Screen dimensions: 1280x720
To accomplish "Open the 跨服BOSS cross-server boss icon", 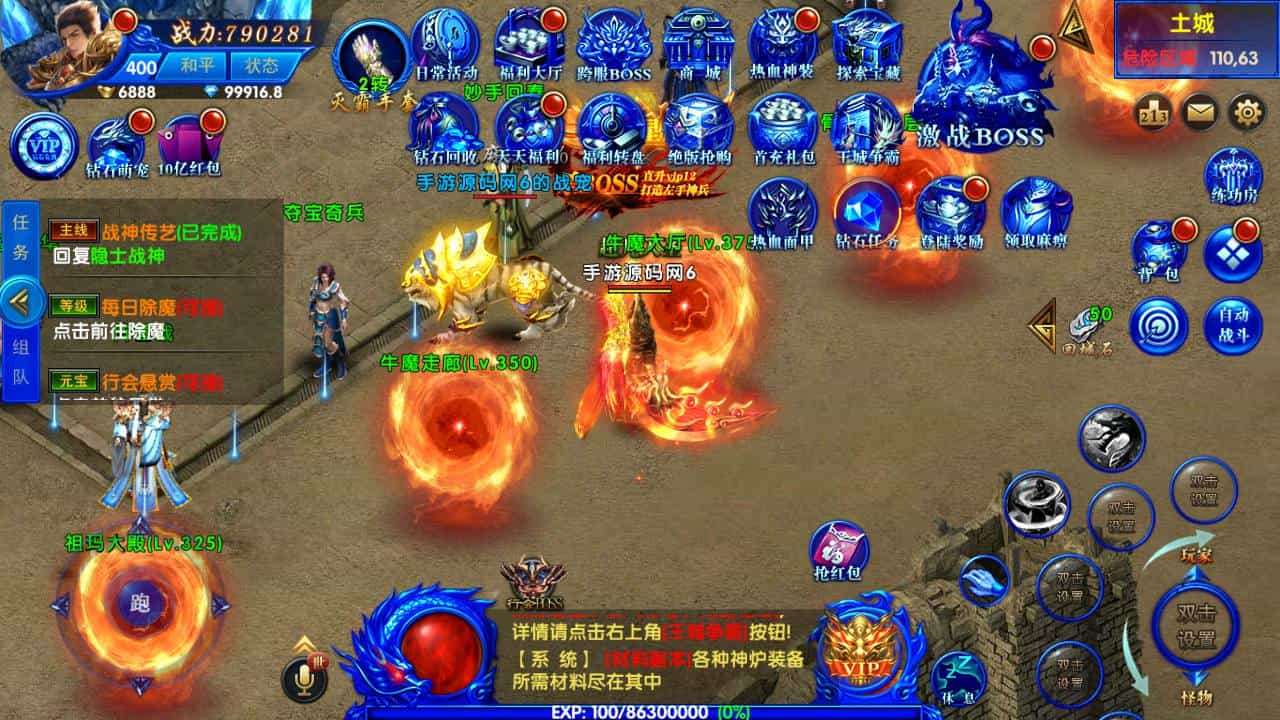I will pyautogui.click(x=613, y=40).
